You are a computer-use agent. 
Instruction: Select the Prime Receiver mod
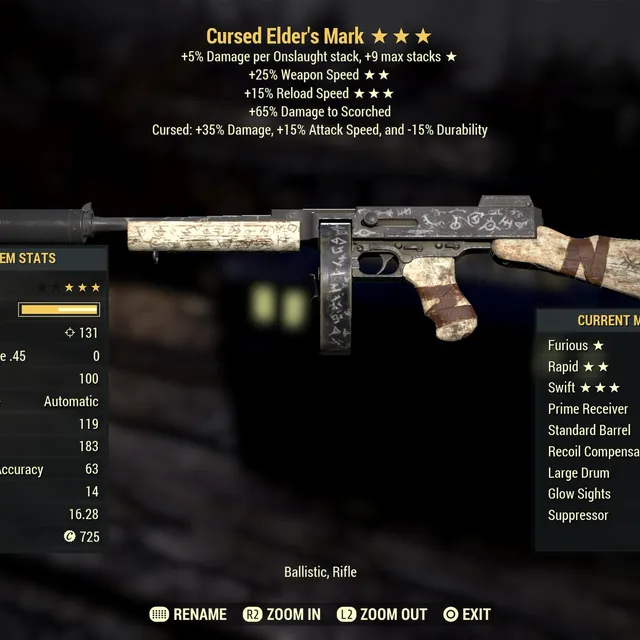[588, 409]
